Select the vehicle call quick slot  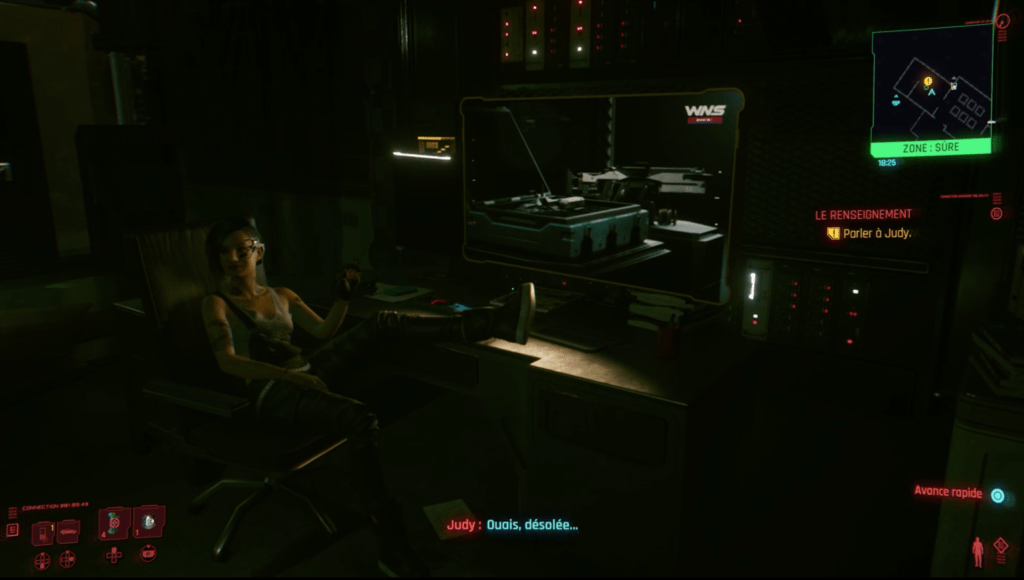pyautogui.click(x=68, y=533)
